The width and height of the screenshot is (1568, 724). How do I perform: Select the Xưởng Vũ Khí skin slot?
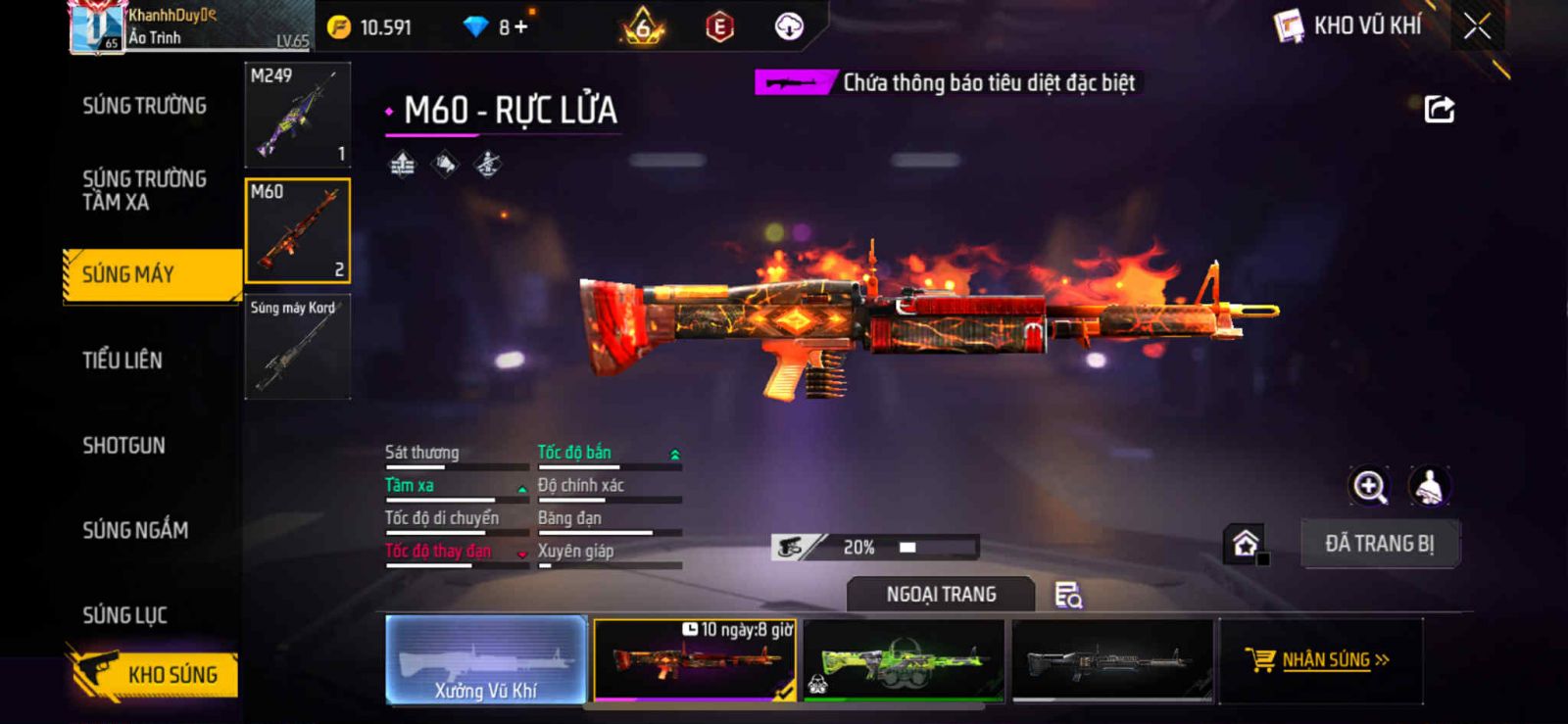pyautogui.click(x=486, y=659)
